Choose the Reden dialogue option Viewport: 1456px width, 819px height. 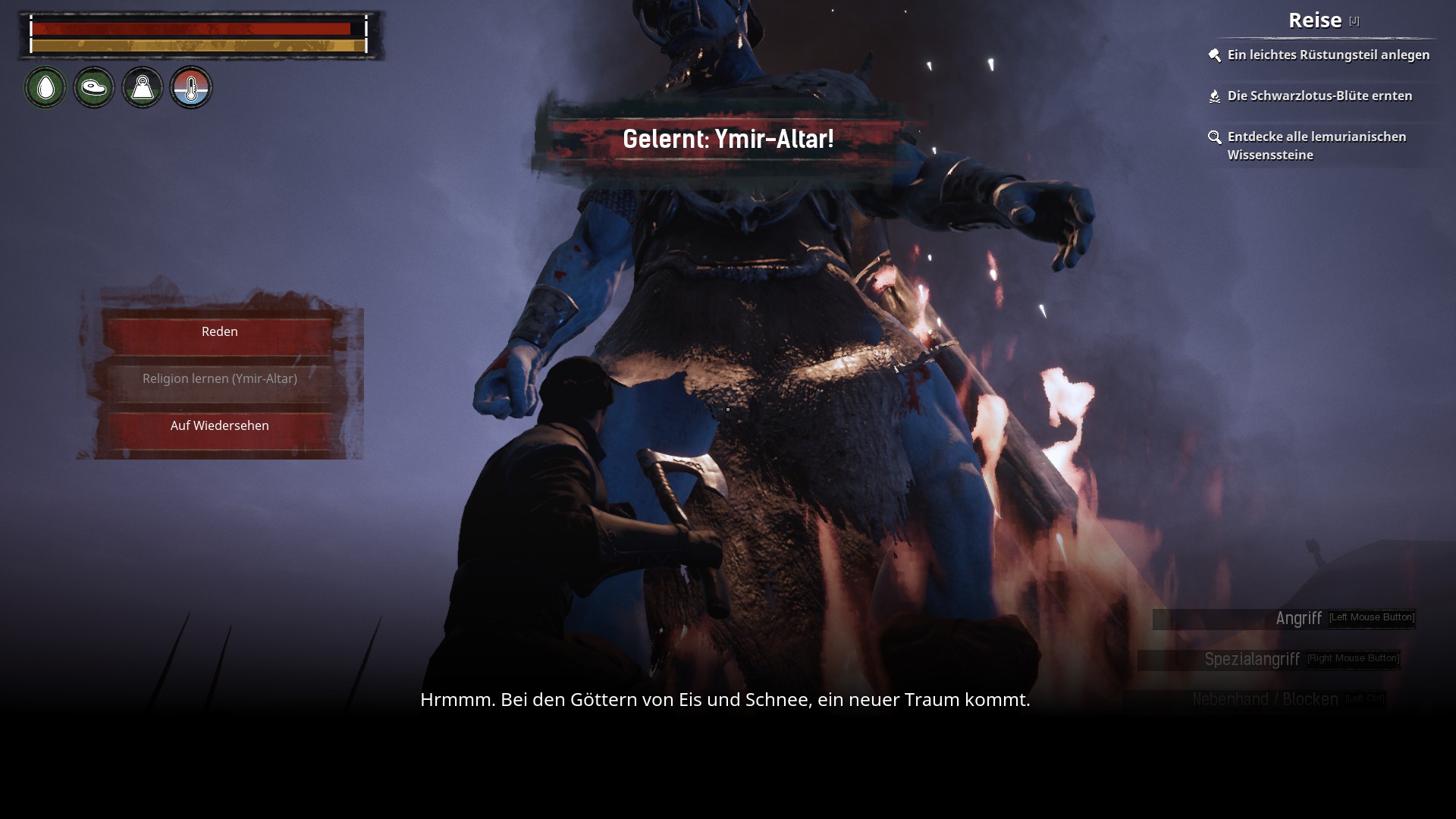point(219,332)
